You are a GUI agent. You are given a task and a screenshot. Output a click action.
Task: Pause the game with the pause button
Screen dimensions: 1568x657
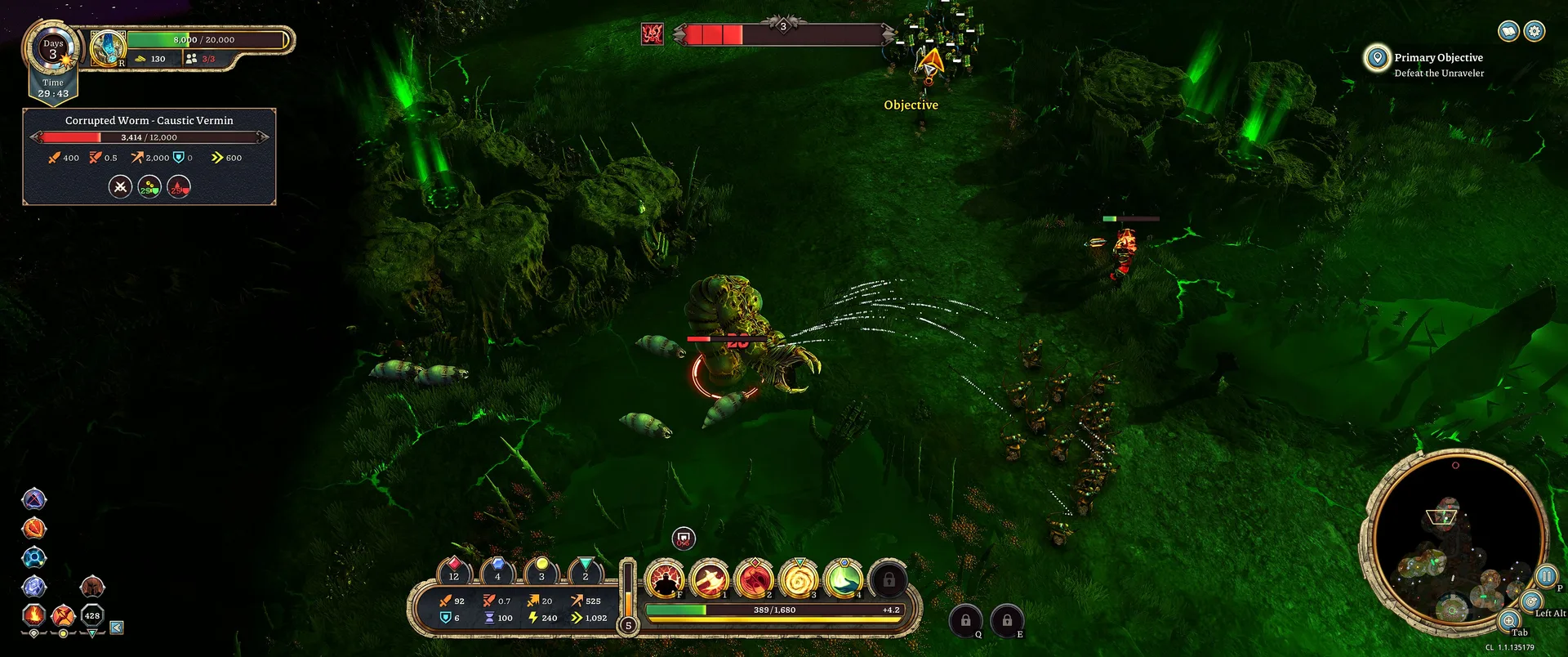(x=1546, y=575)
